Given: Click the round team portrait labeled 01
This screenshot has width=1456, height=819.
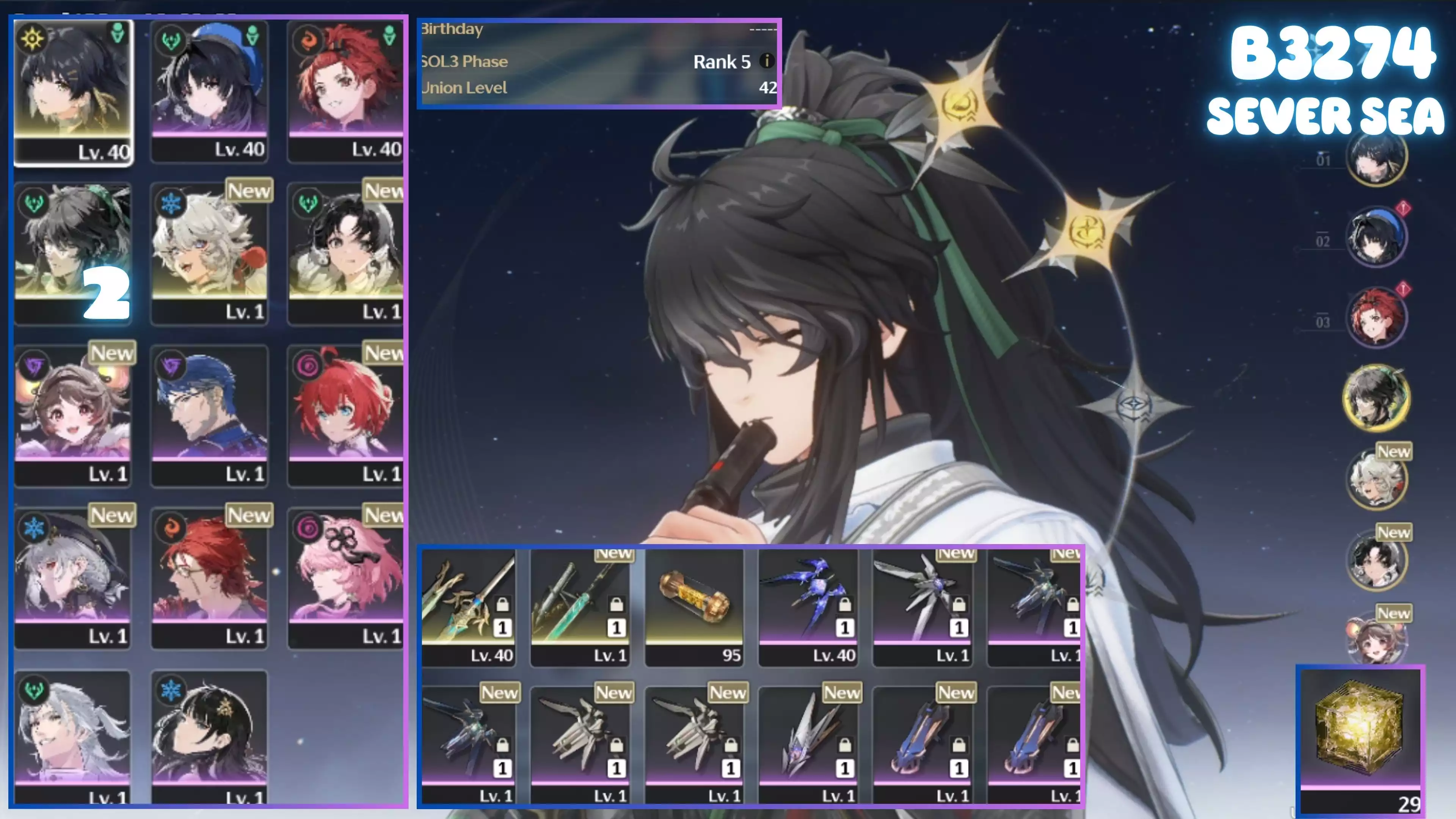Looking at the screenshot, I should [1376, 157].
